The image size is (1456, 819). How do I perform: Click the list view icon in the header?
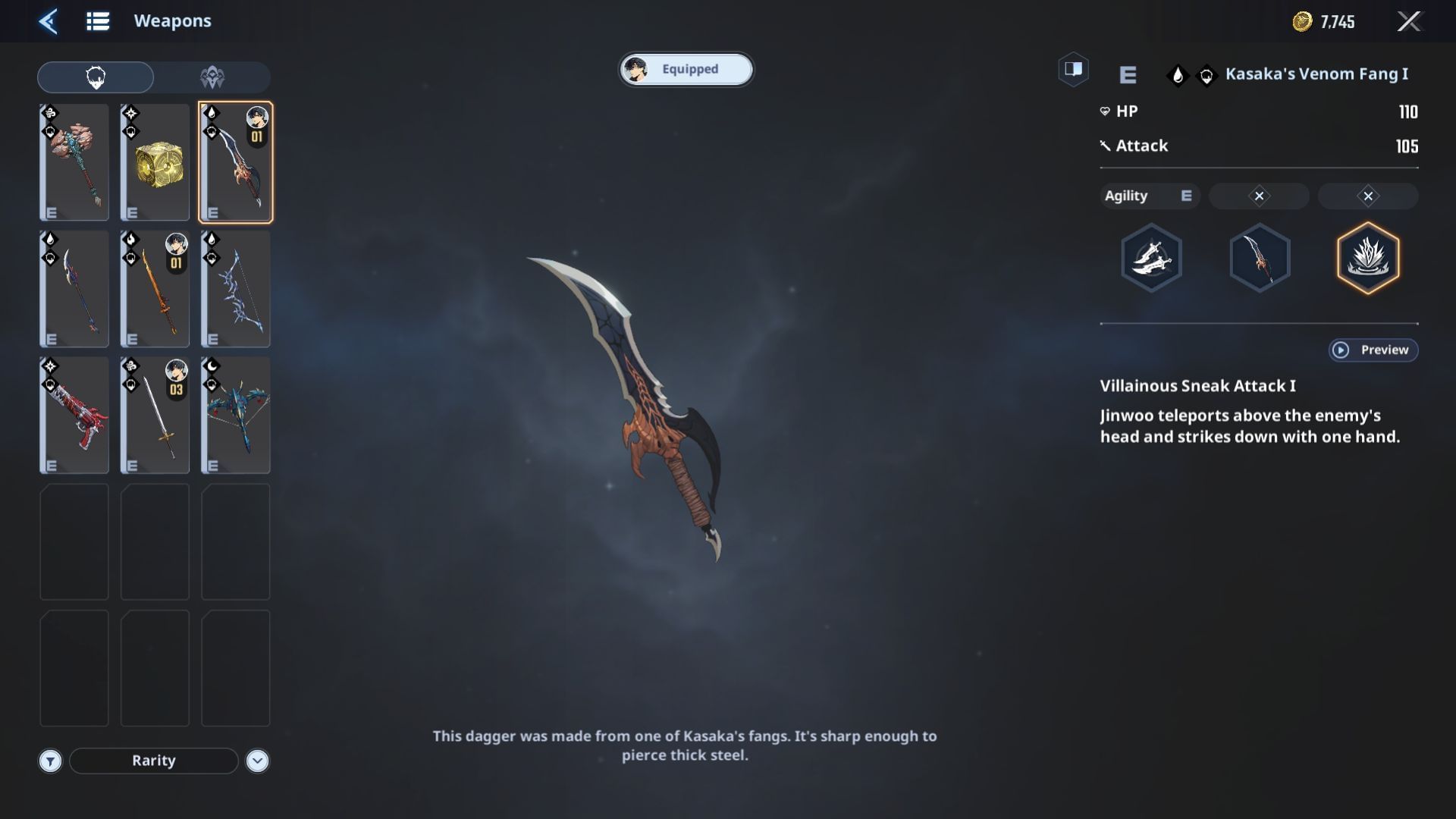pos(97,20)
